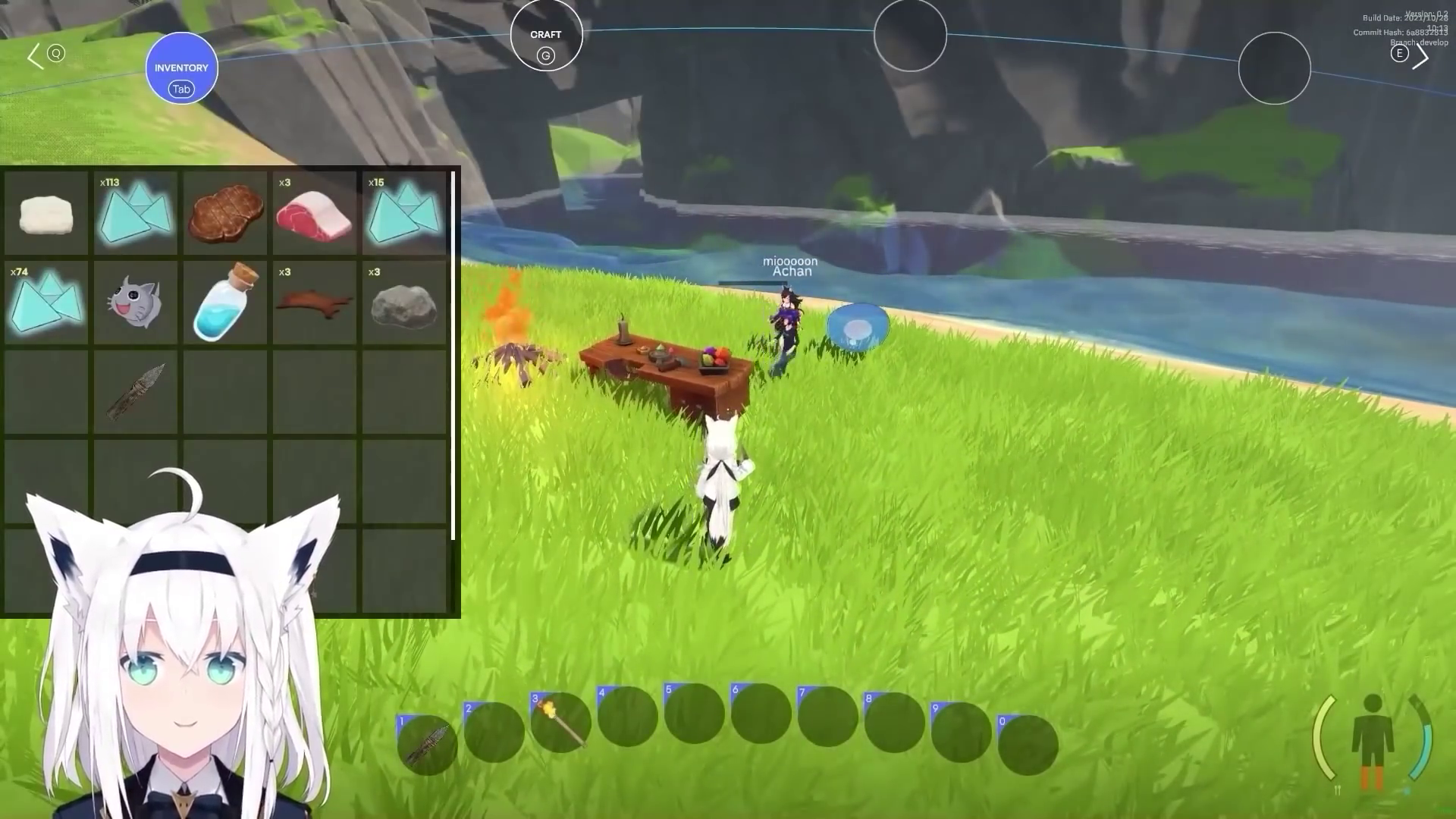
Task: Select the gray cat plush item
Action: click(136, 303)
